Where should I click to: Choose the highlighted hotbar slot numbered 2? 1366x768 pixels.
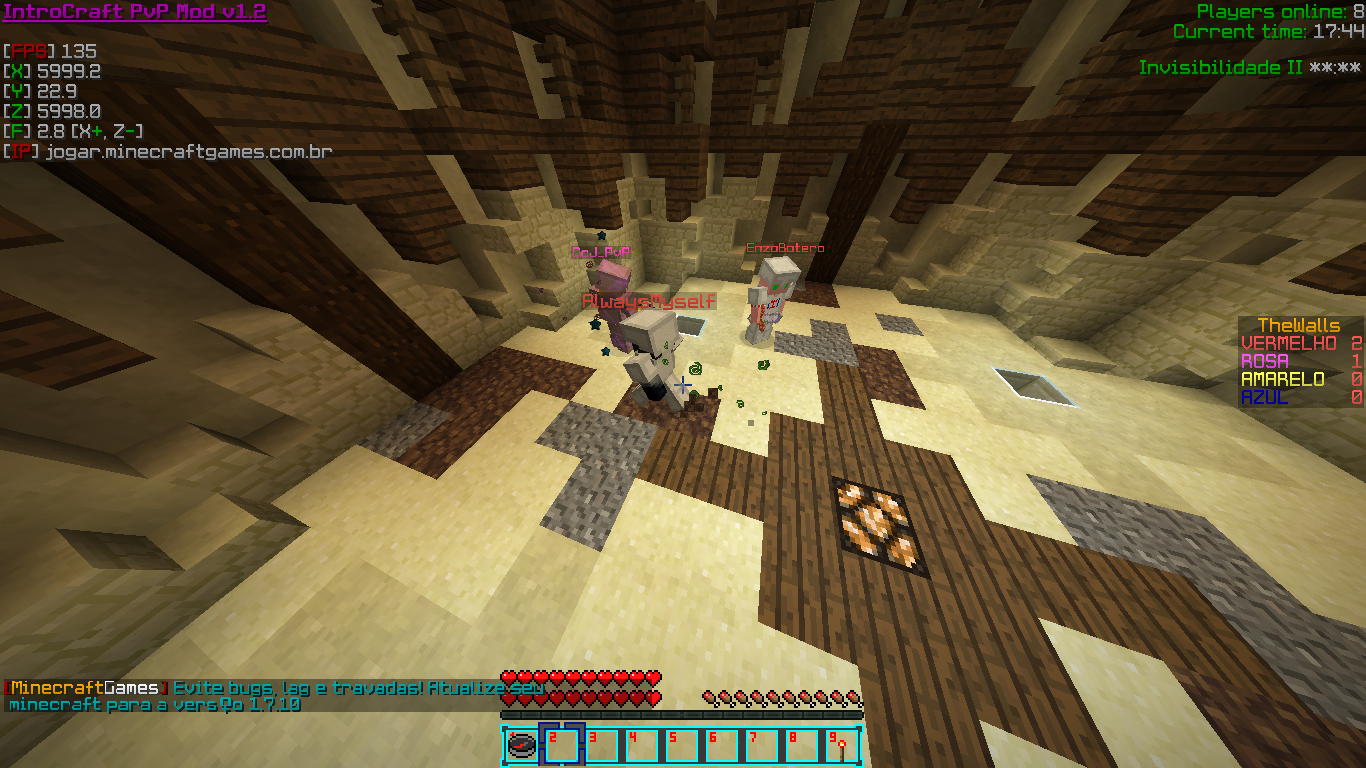pyautogui.click(x=562, y=746)
